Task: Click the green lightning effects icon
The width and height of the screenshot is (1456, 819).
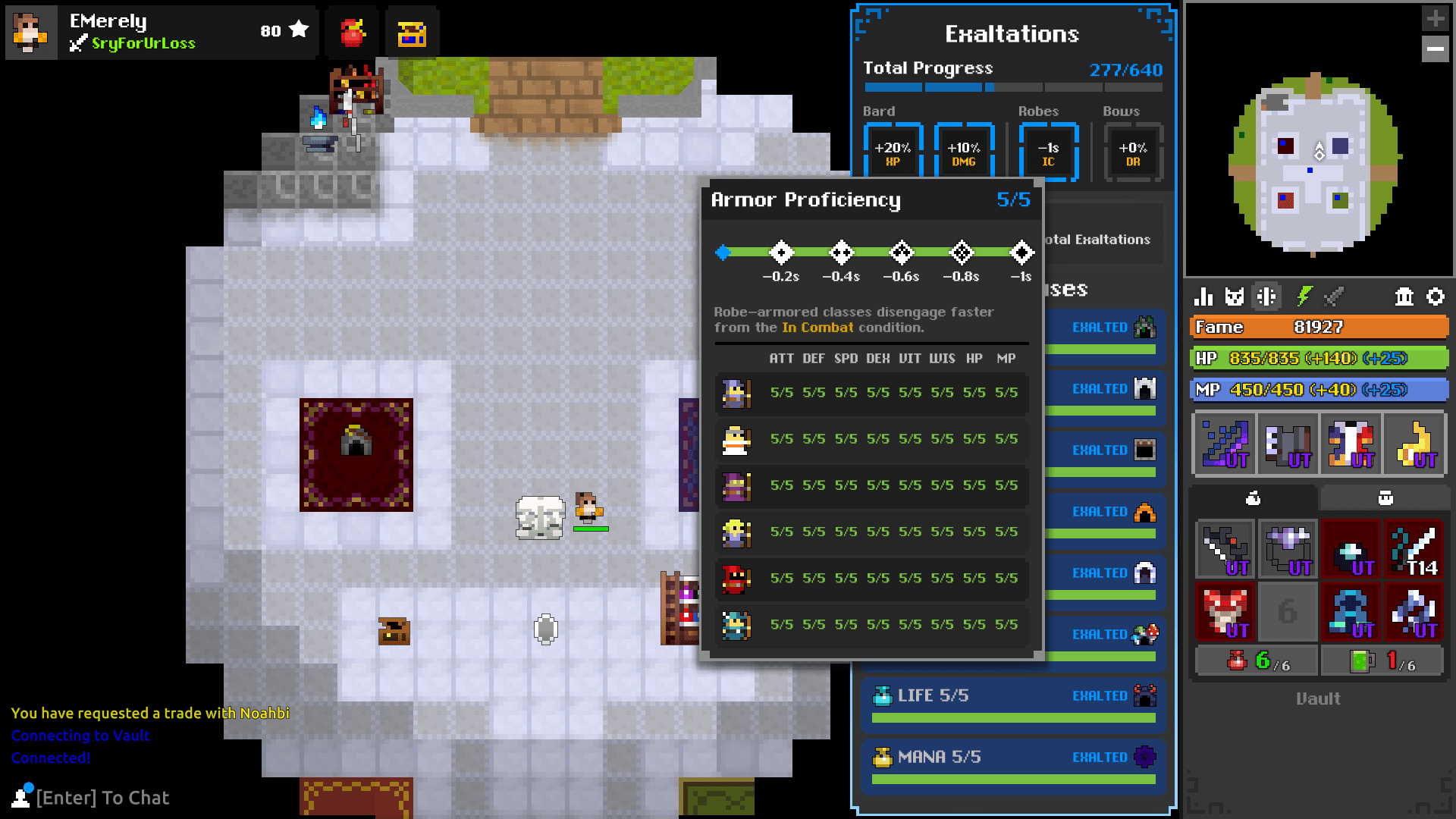Action: coord(1305,297)
